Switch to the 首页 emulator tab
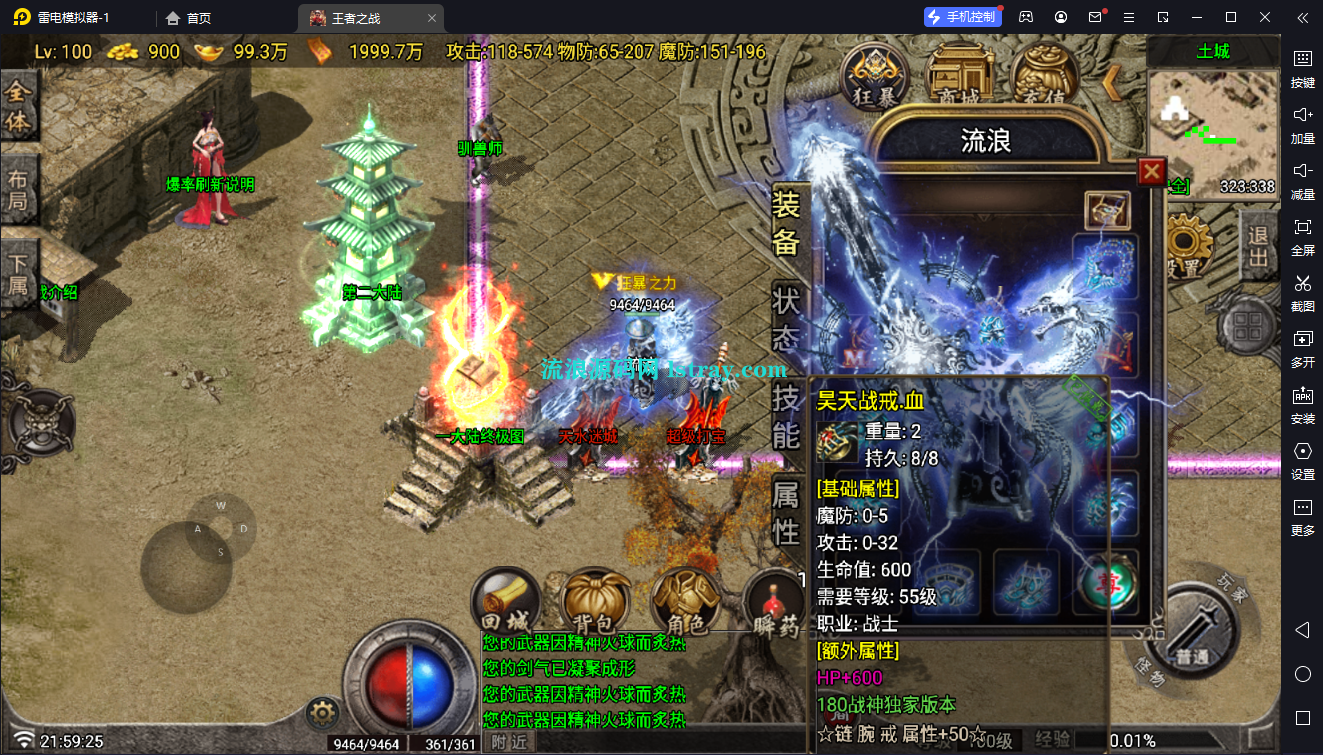Image resolution: width=1323 pixels, height=755 pixels. click(189, 17)
